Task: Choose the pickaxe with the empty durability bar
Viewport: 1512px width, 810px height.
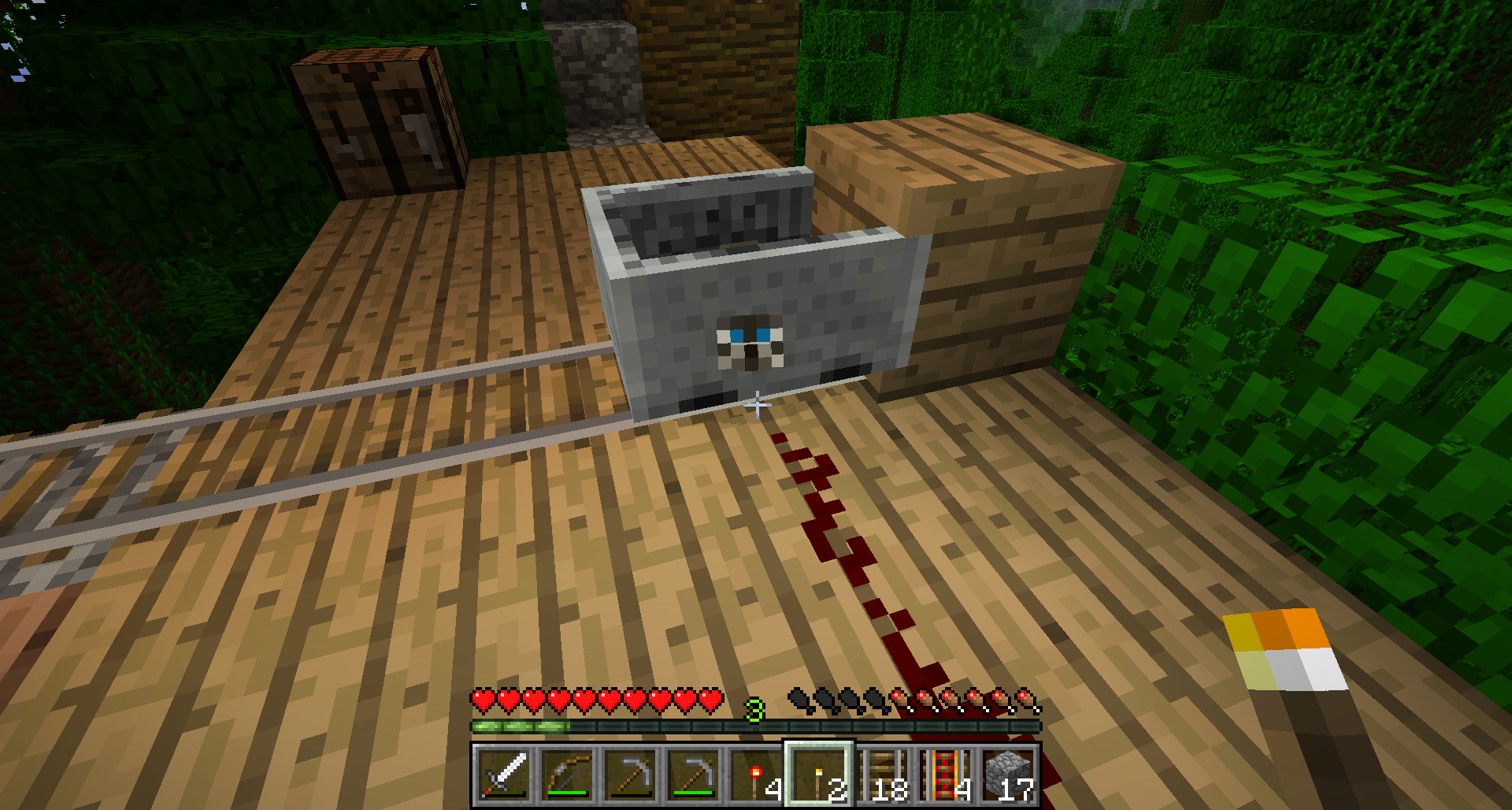Action: 630,775
